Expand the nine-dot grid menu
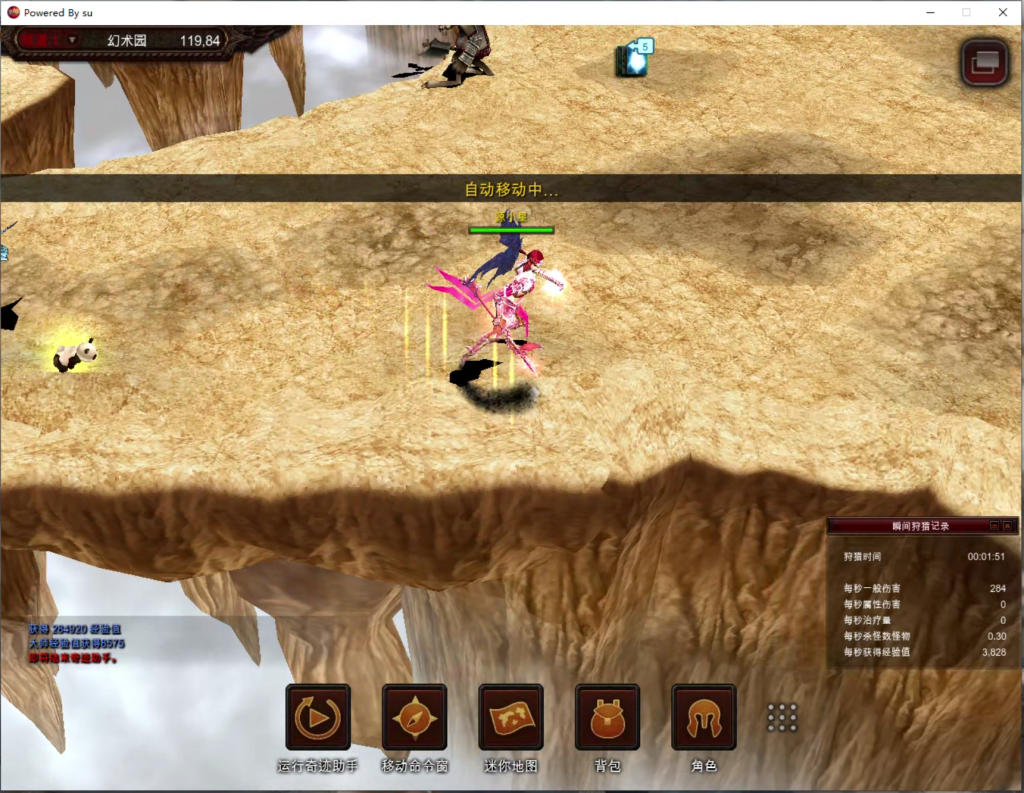Screen dimensions: 1024x793 [x=782, y=717]
